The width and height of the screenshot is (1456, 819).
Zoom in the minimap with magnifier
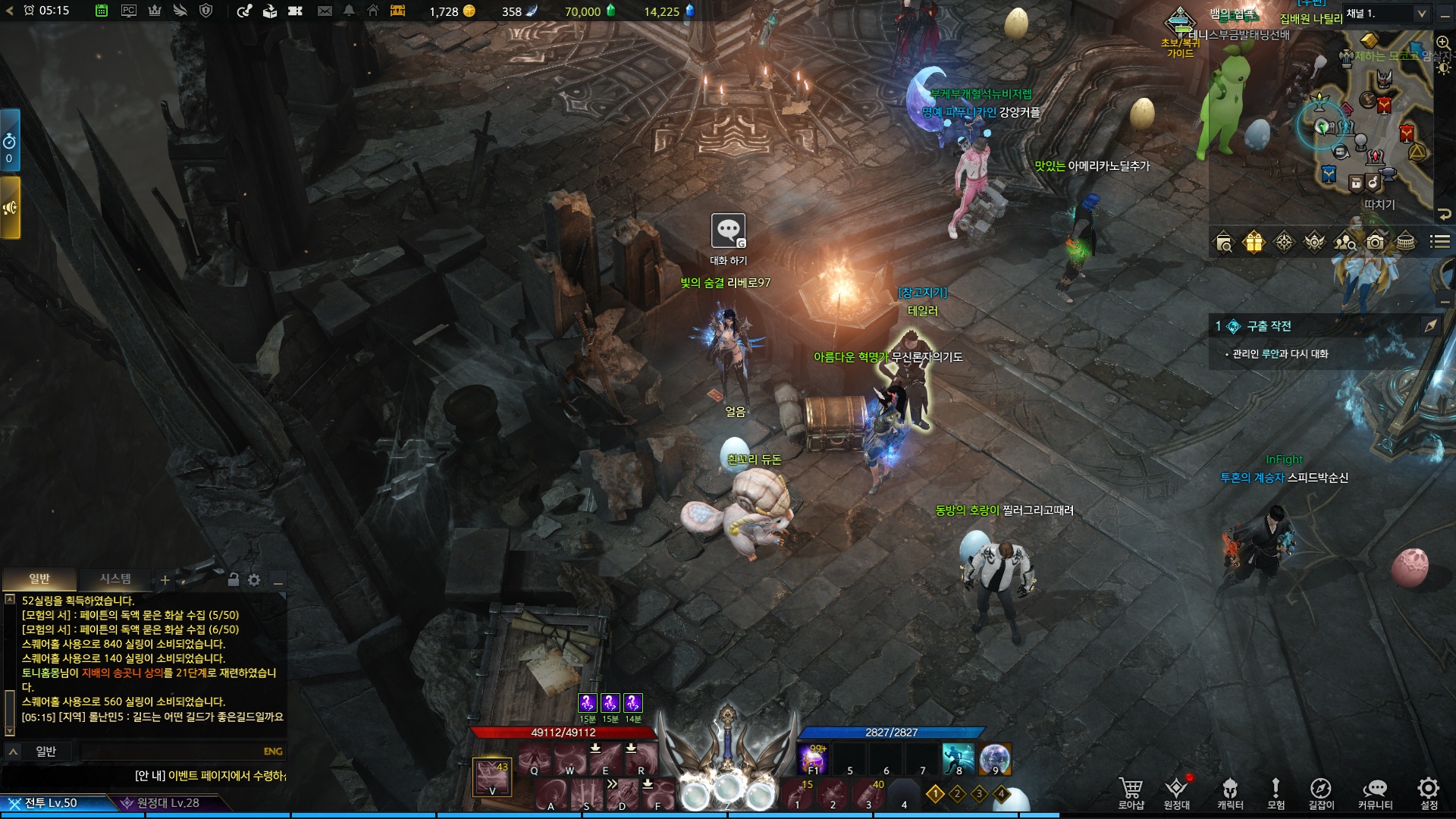pos(1442,43)
